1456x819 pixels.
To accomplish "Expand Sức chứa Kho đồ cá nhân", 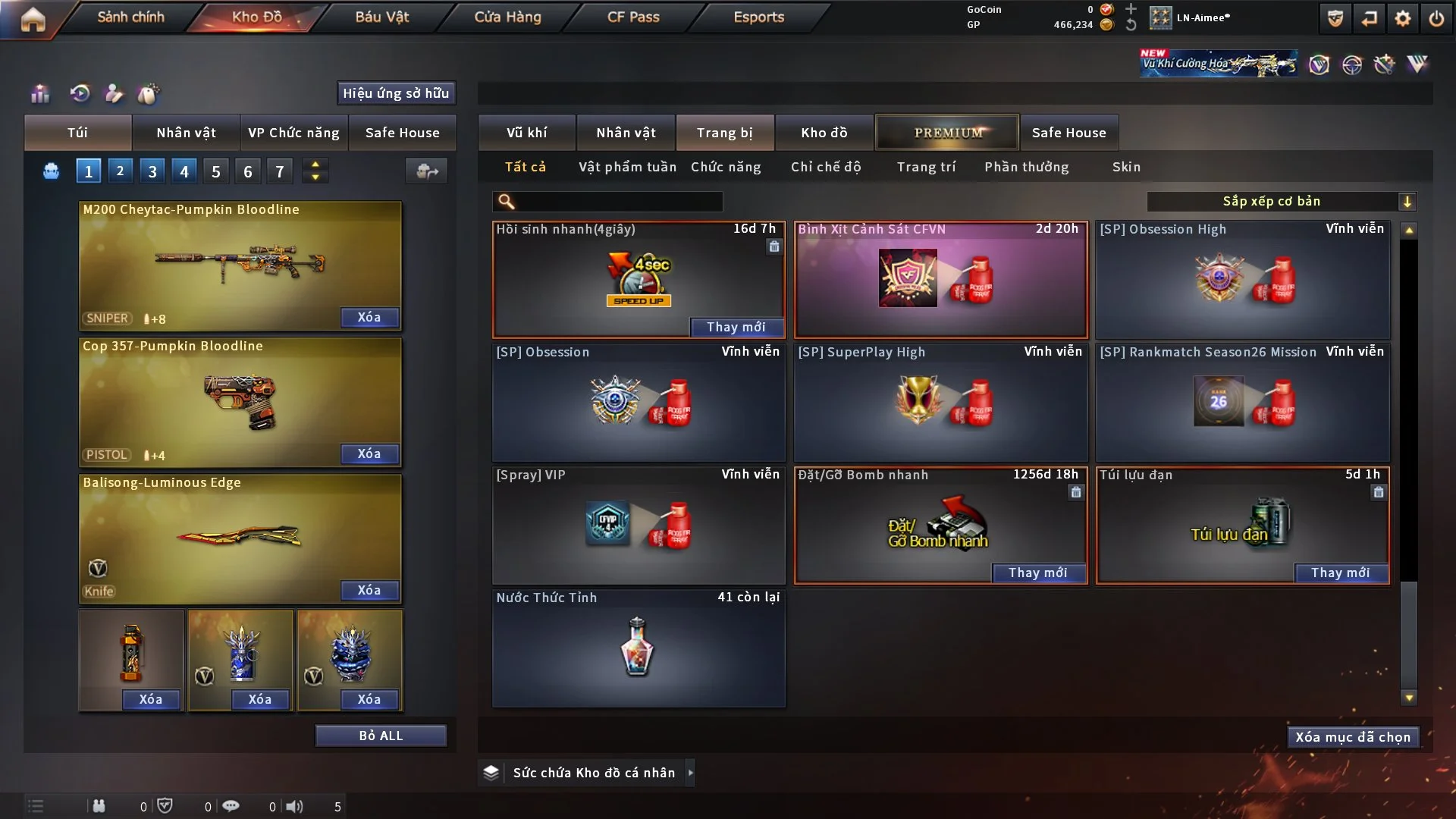I will [x=690, y=773].
